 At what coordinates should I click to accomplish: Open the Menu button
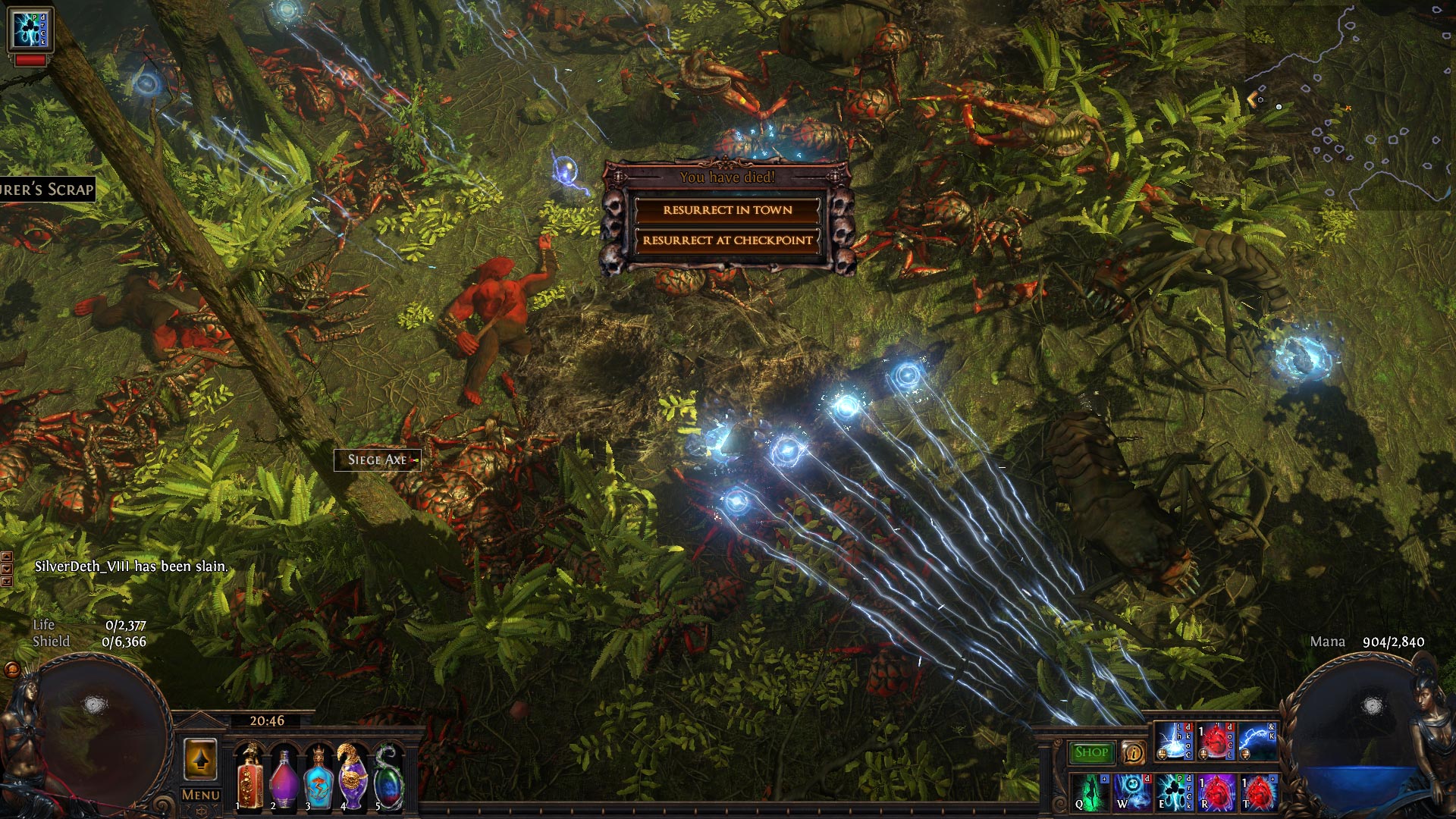(x=201, y=795)
